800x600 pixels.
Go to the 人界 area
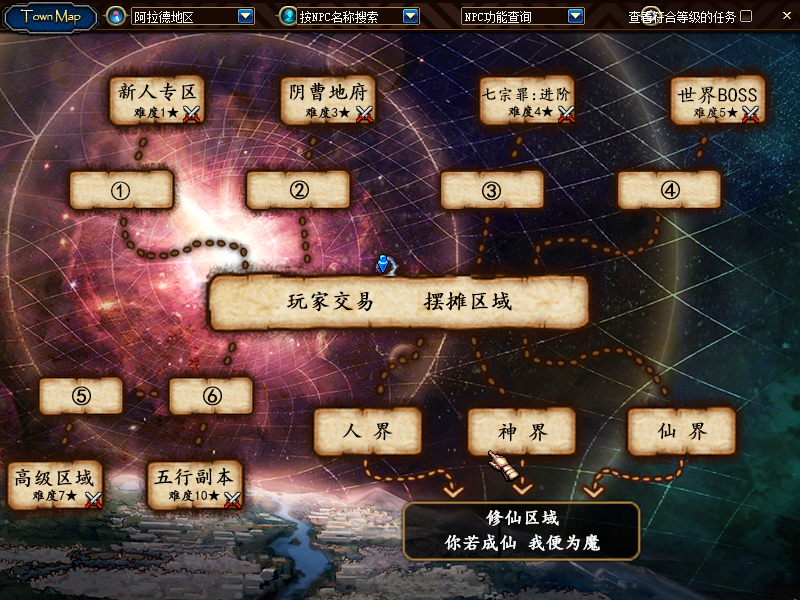(367, 432)
